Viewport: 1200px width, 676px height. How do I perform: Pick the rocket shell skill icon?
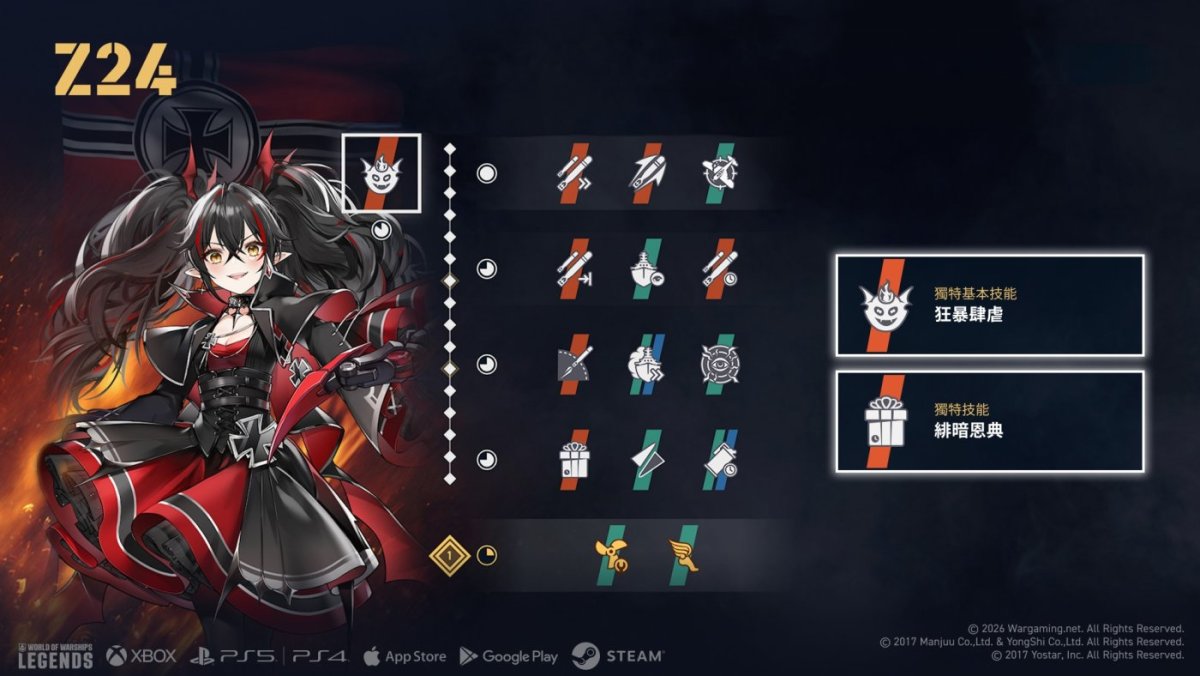(x=646, y=173)
